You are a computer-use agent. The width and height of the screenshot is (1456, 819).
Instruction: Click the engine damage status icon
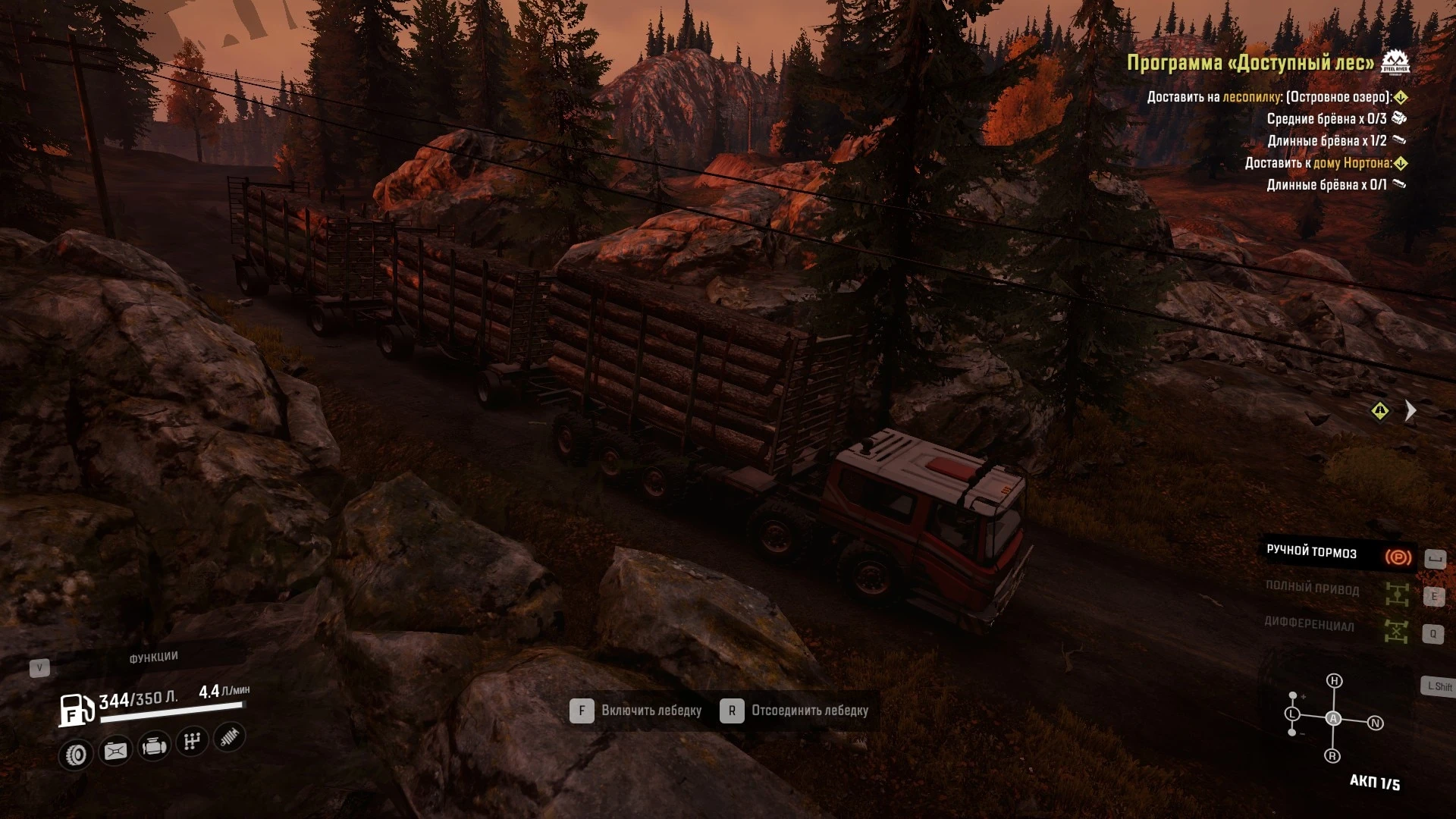pos(154,747)
